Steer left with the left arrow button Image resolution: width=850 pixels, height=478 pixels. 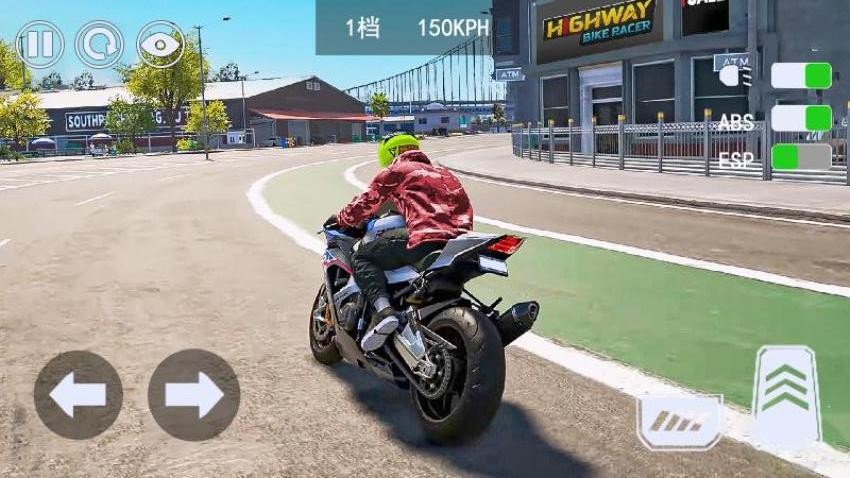point(78,395)
